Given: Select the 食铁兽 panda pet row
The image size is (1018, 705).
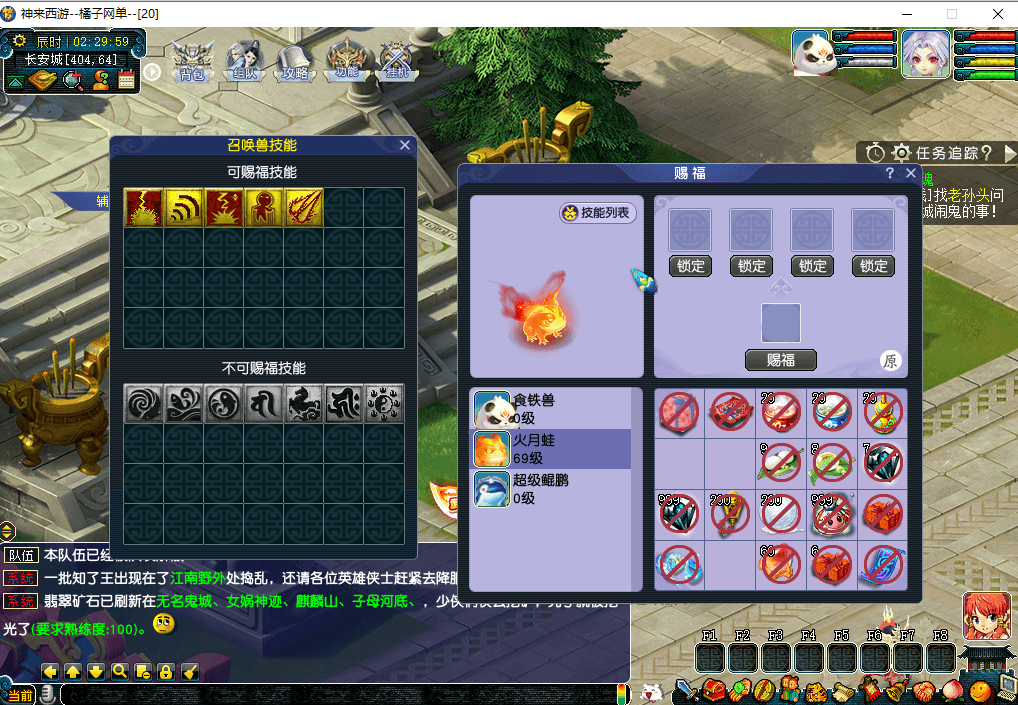Looking at the screenshot, I should (x=552, y=408).
